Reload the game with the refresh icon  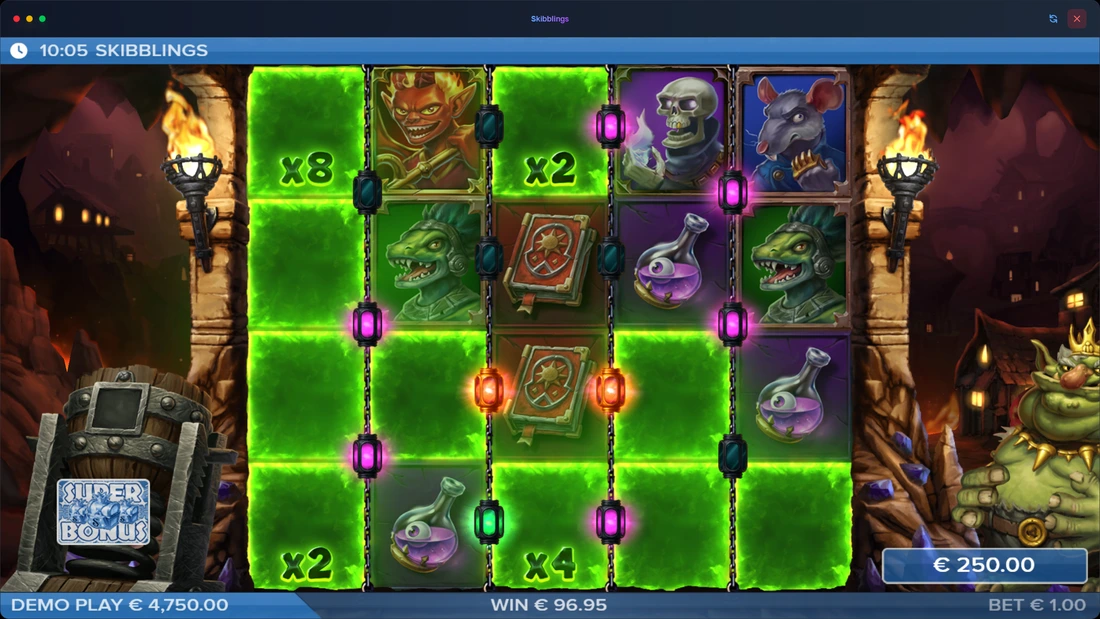pos(1053,18)
